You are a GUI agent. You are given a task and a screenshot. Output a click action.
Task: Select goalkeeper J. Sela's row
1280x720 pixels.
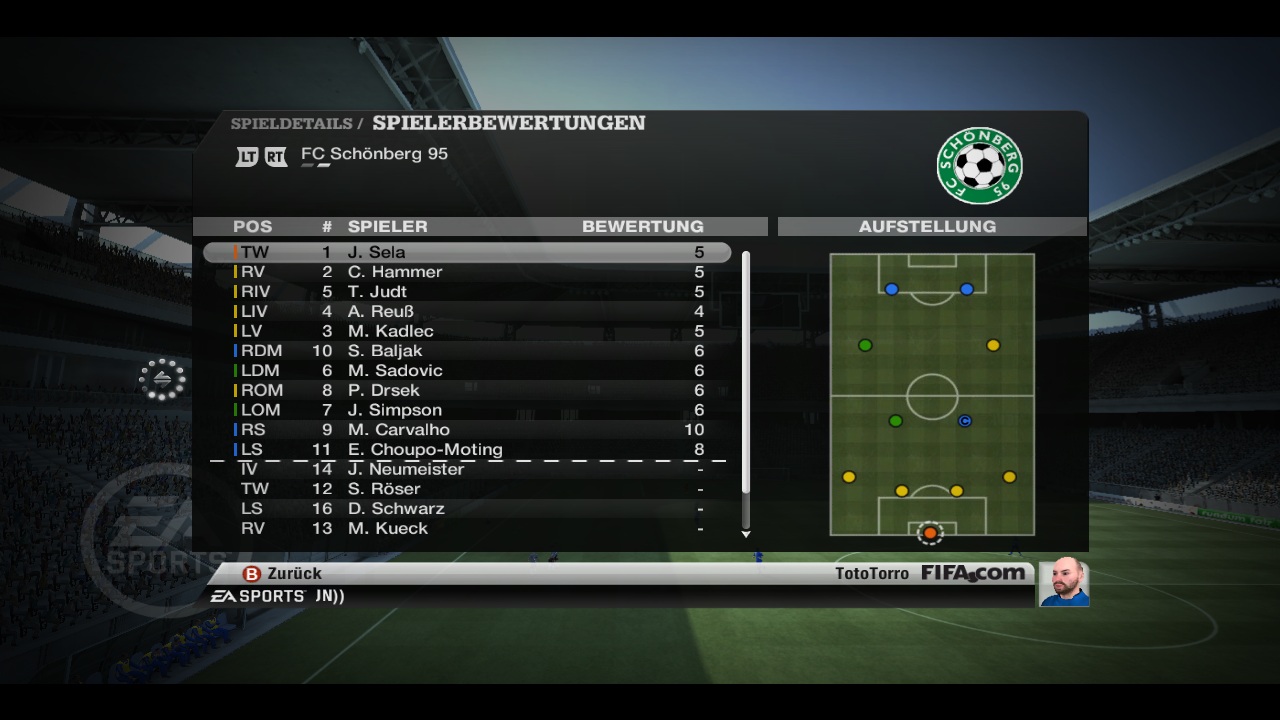[467, 252]
